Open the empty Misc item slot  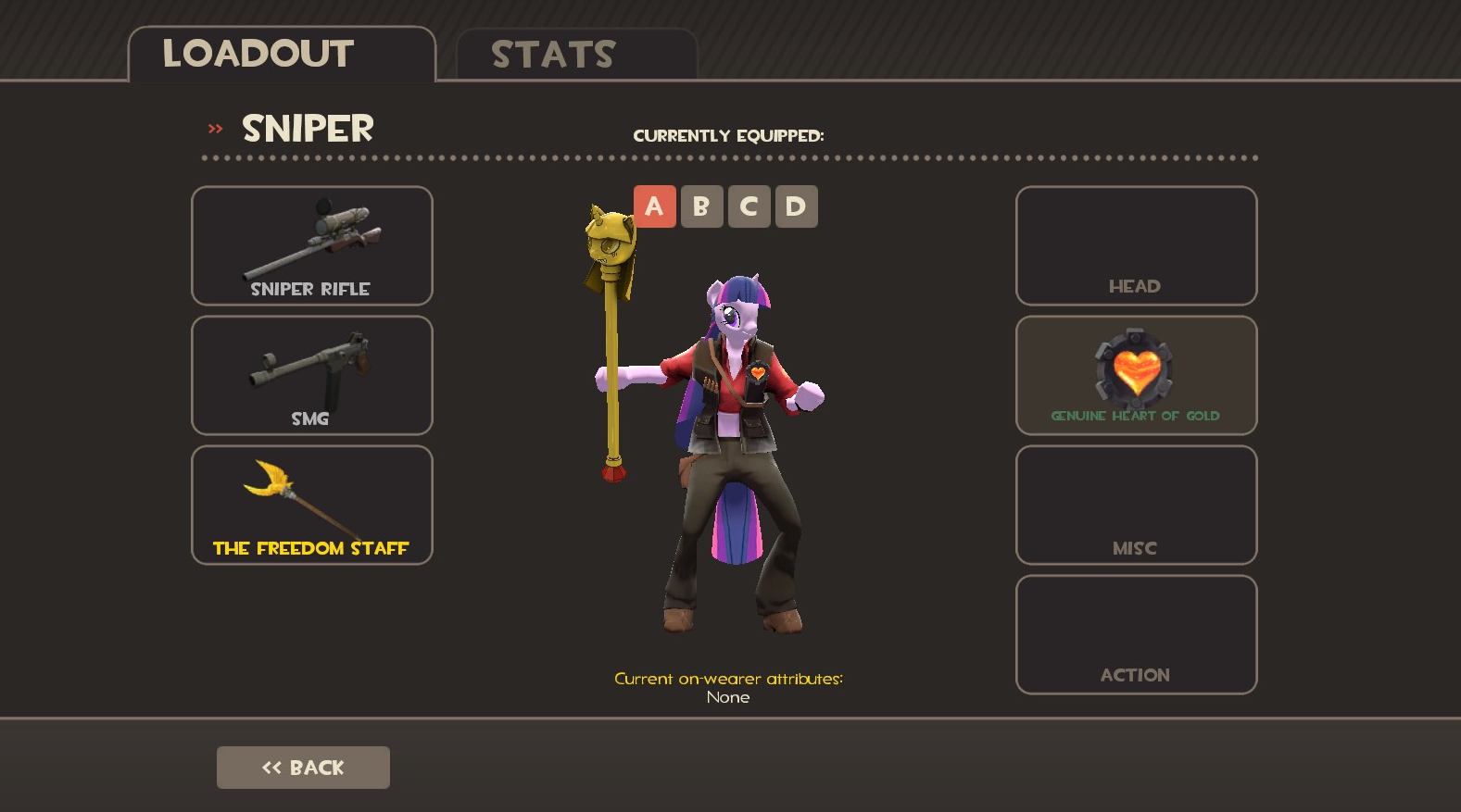click(1136, 506)
